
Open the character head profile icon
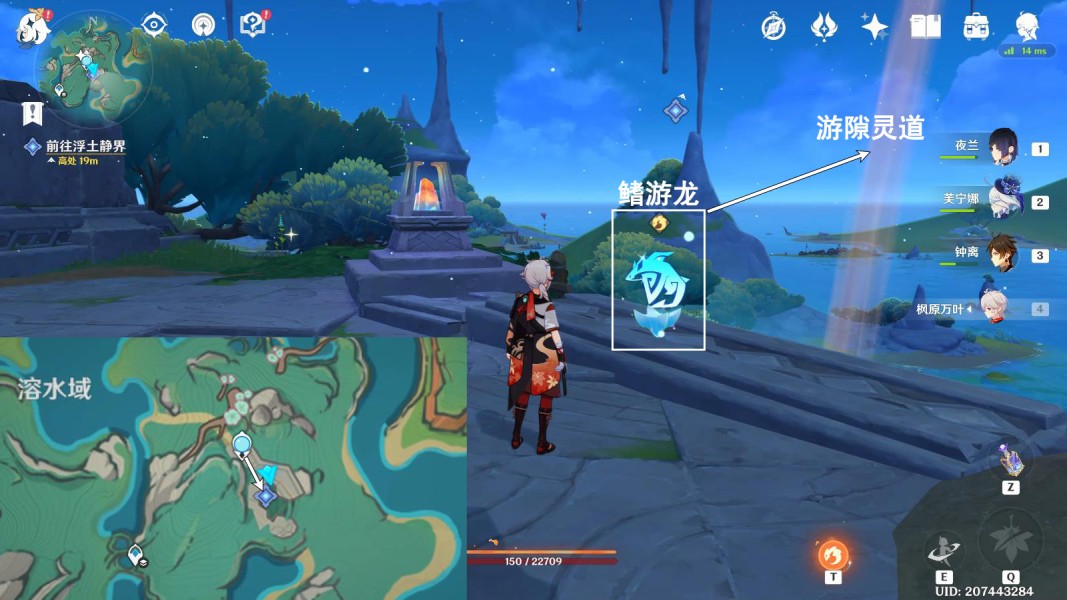[x=1027, y=26]
